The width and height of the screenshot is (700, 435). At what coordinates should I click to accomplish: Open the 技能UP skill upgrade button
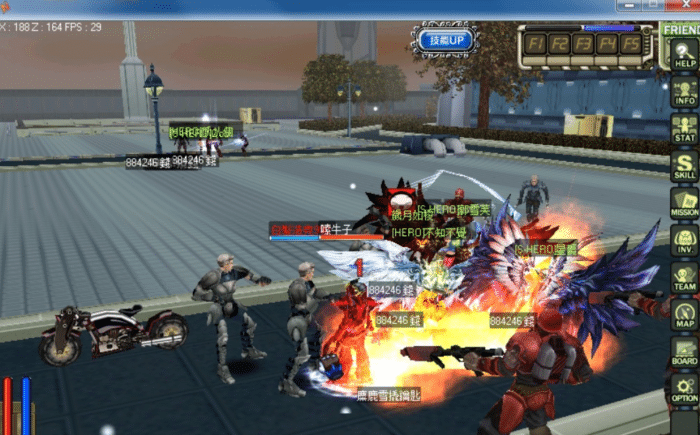coord(442,40)
